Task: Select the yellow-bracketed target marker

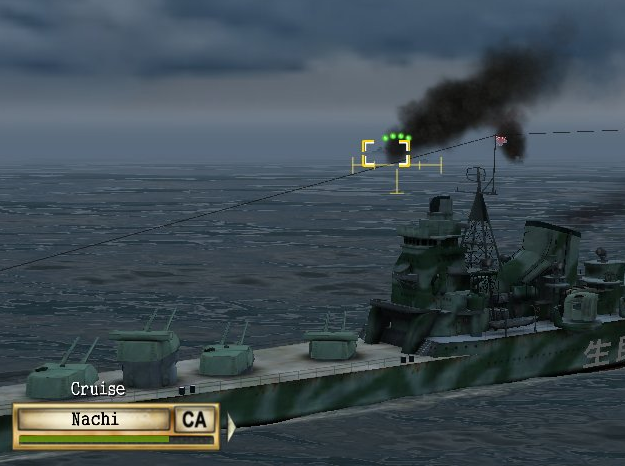Action: tap(386, 153)
